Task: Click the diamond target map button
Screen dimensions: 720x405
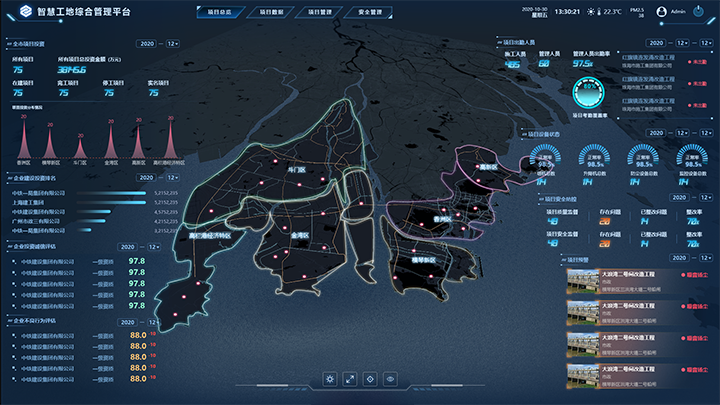Action: (370, 379)
